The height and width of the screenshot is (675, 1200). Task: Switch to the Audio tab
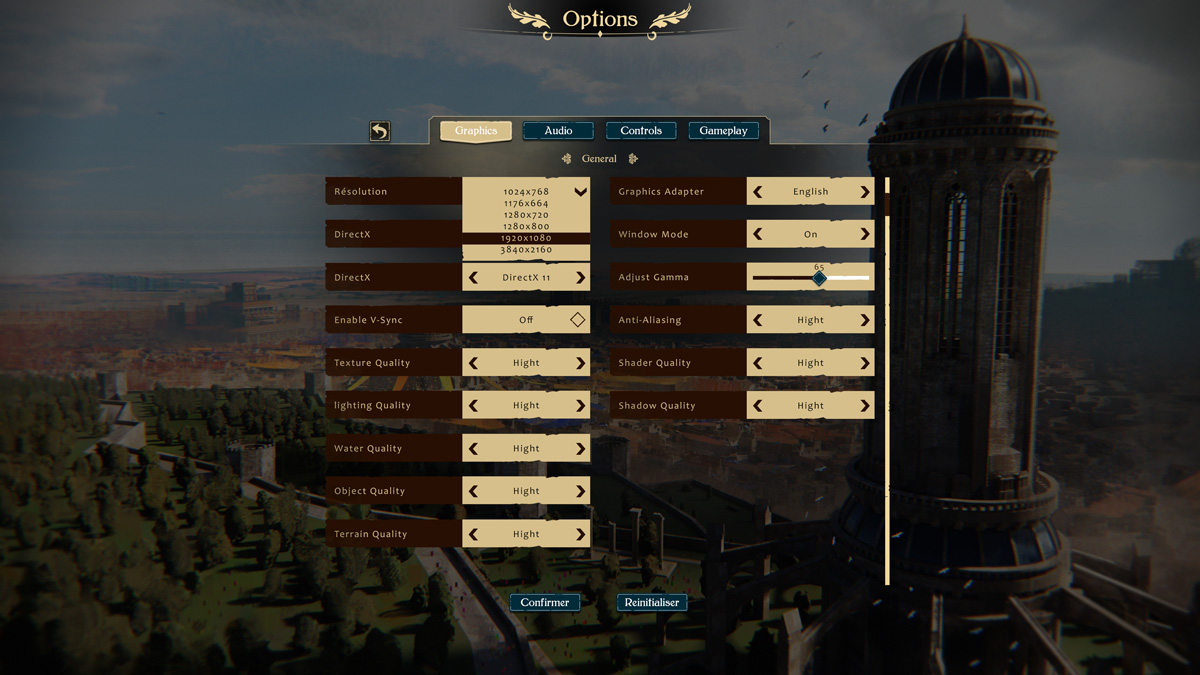click(558, 131)
